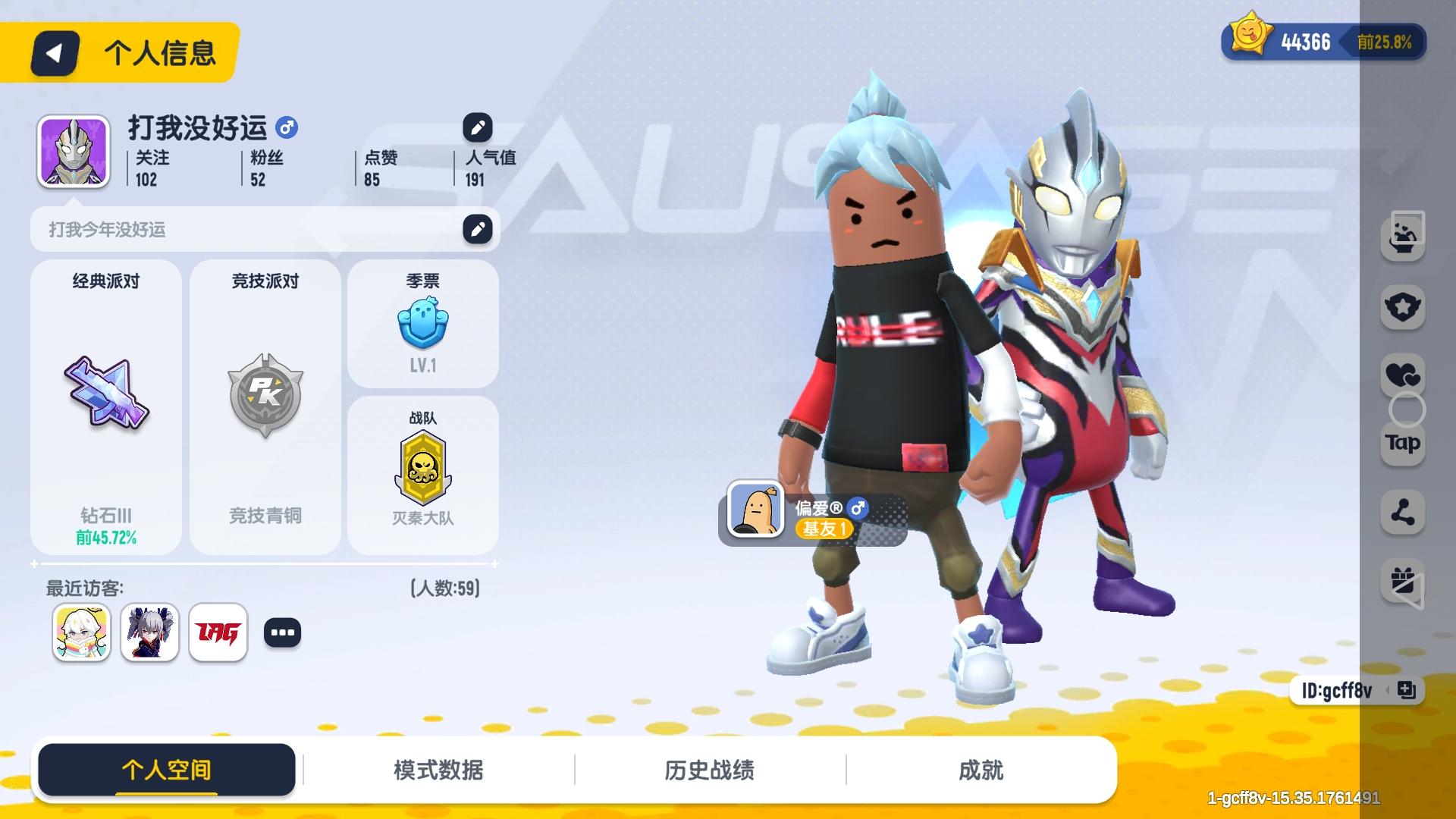Image resolution: width=1456 pixels, height=819 pixels.
Task: Click the share icon on right sidebar
Action: tap(1403, 512)
